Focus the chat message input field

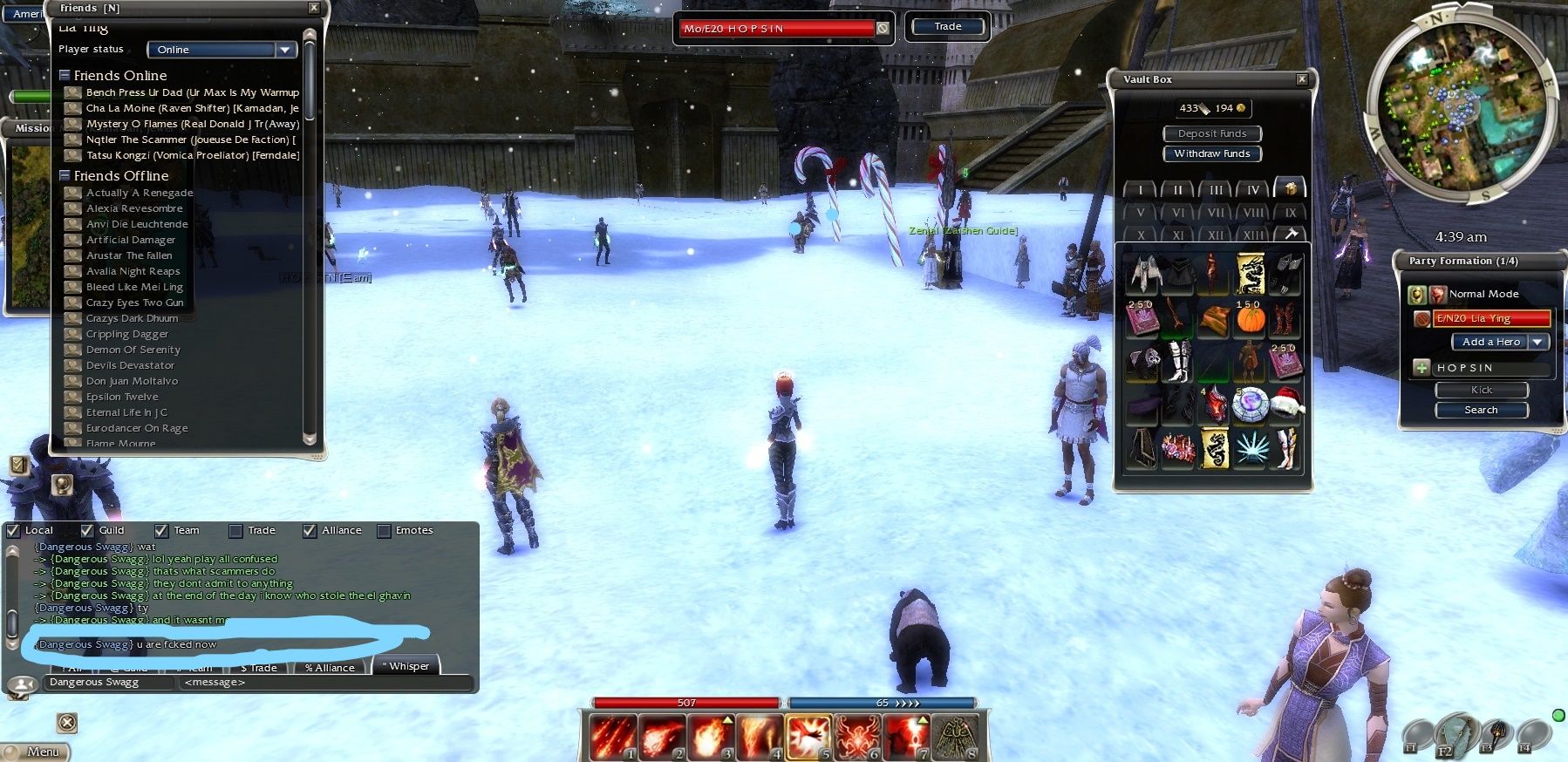coord(323,683)
